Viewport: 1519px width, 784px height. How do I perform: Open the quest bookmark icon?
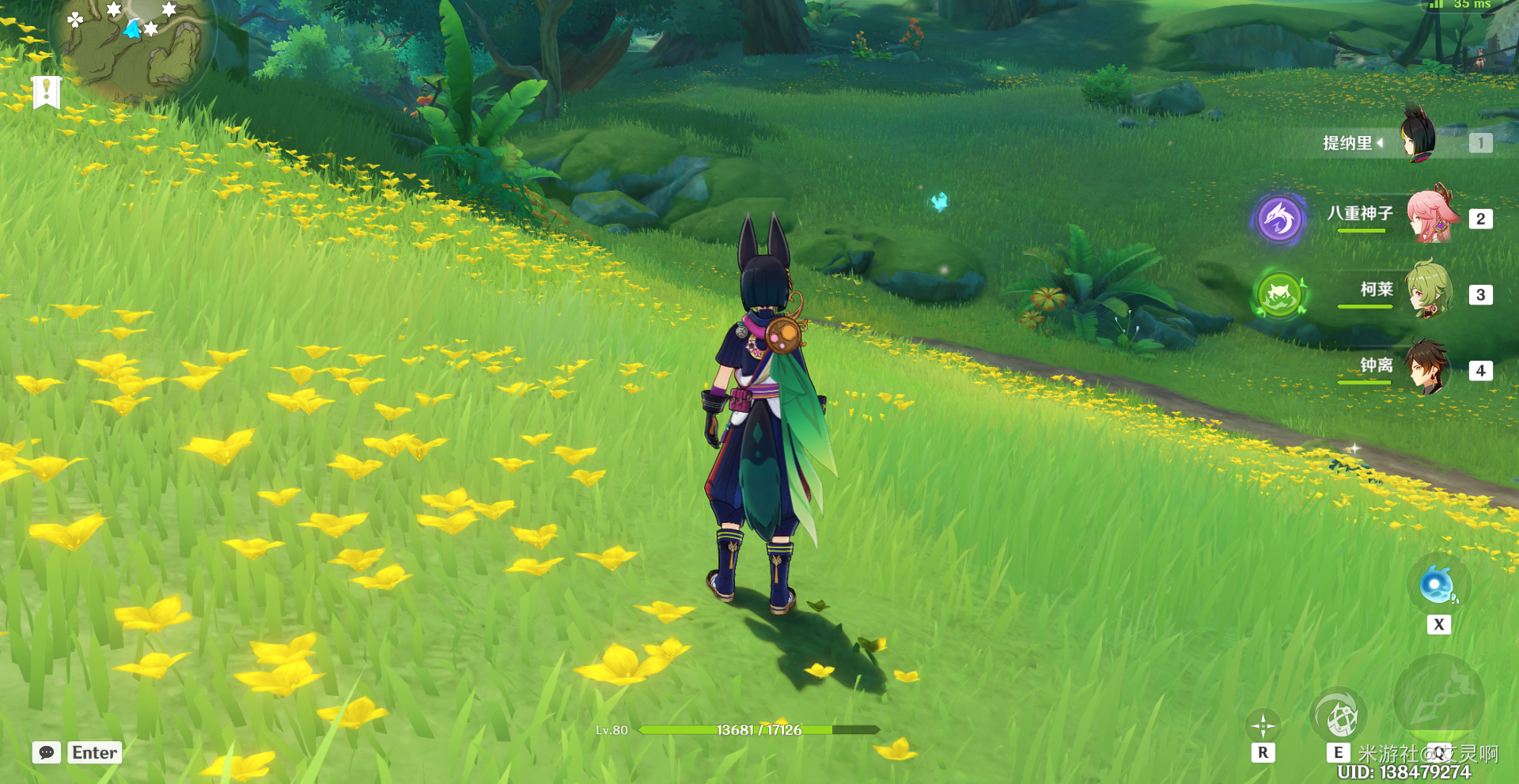(47, 92)
